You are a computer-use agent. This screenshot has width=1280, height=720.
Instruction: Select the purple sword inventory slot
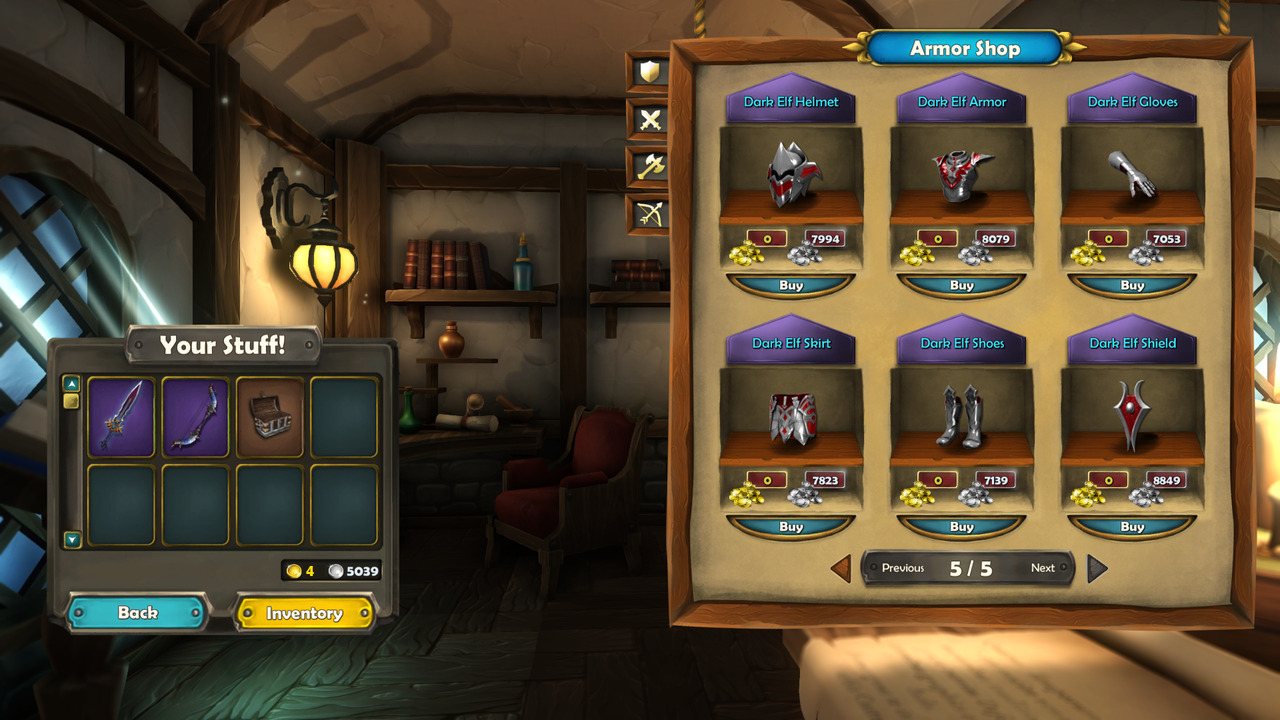point(121,417)
